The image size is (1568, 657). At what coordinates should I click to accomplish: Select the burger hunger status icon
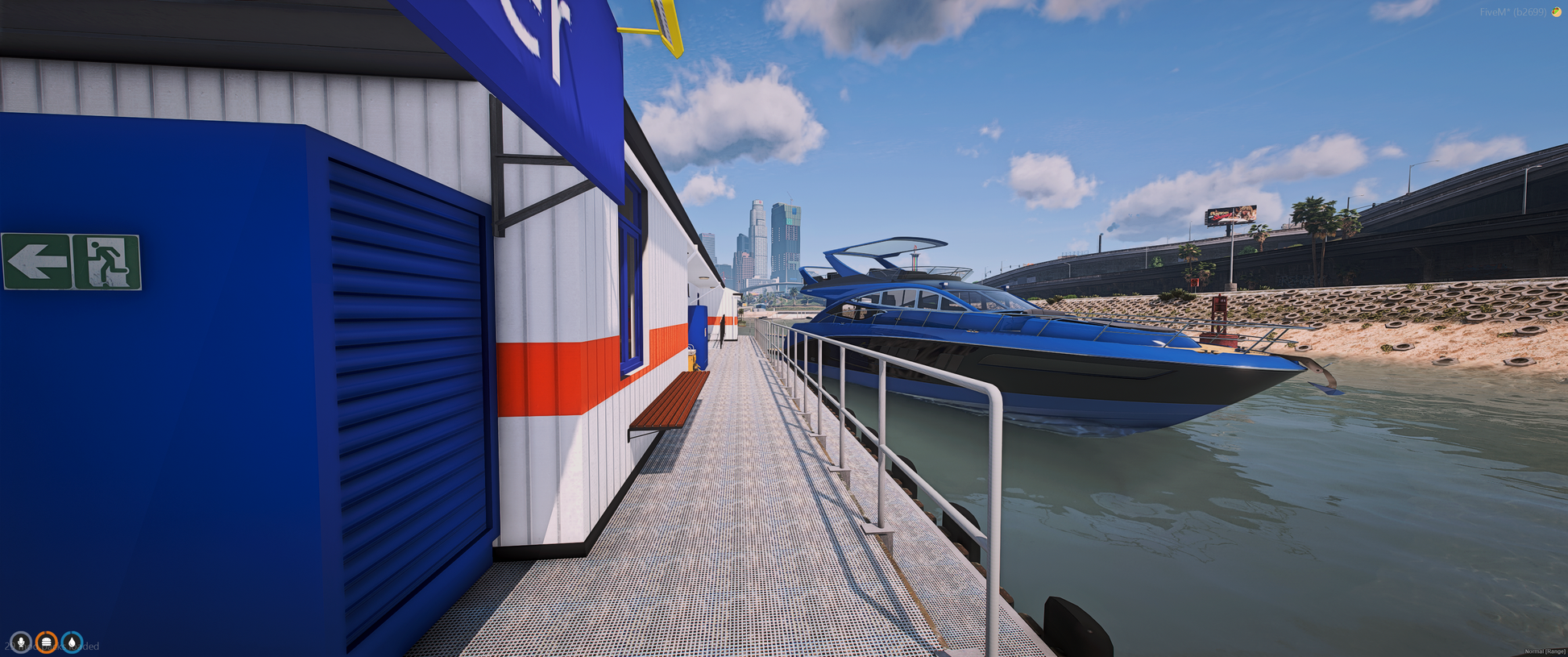[x=47, y=642]
